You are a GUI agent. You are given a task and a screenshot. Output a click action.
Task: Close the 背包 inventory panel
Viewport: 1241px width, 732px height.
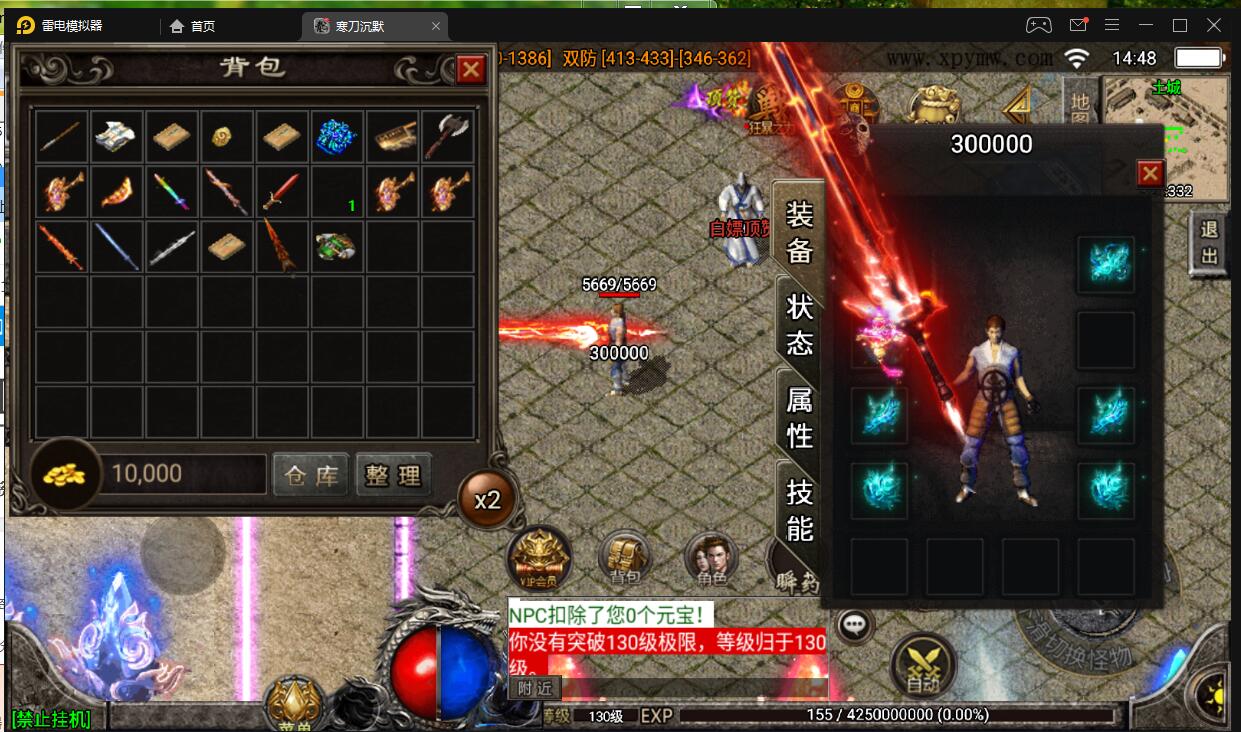pyautogui.click(x=470, y=69)
